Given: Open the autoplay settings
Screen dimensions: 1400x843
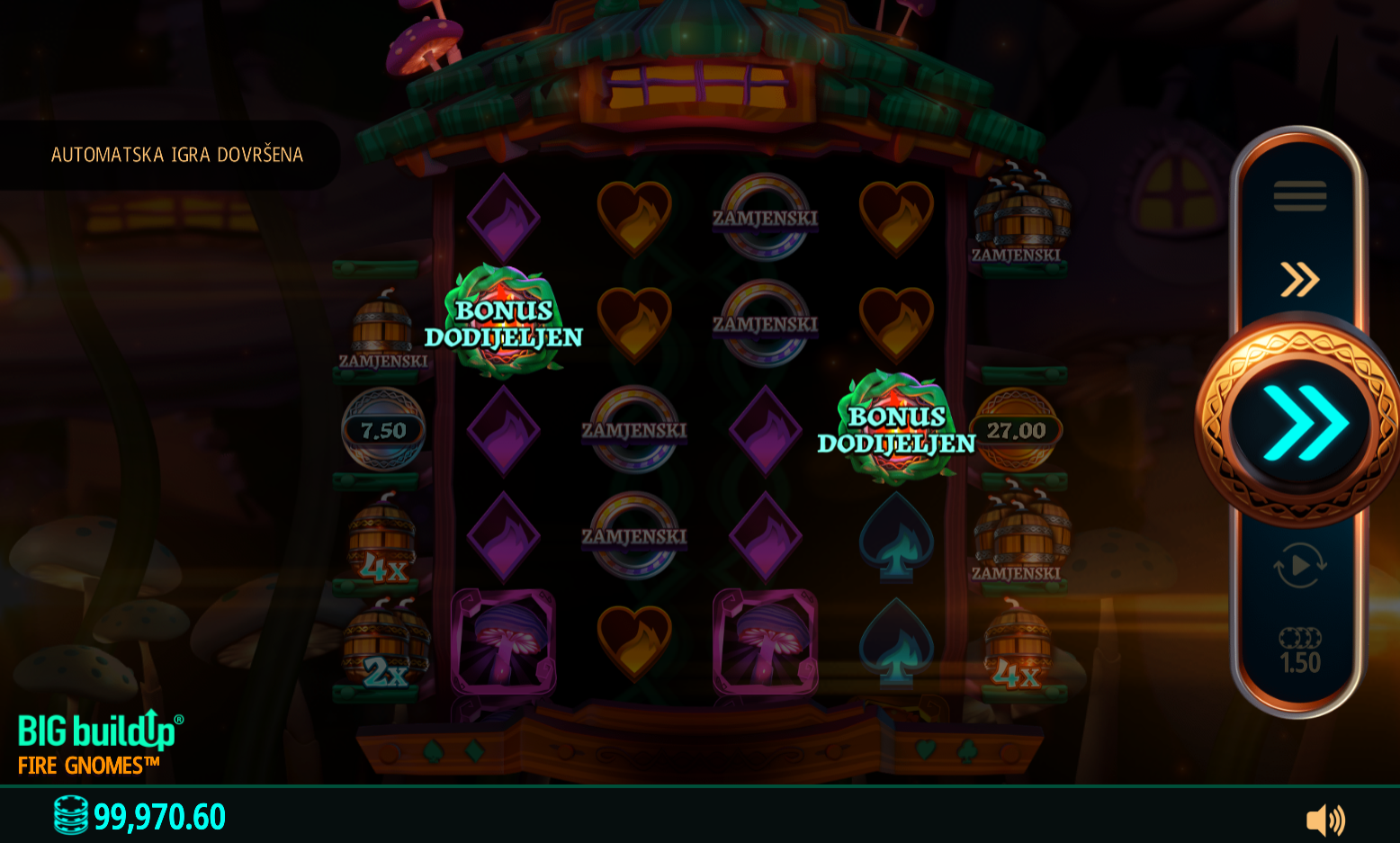Looking at the screenshot, I should point(1299,565).
